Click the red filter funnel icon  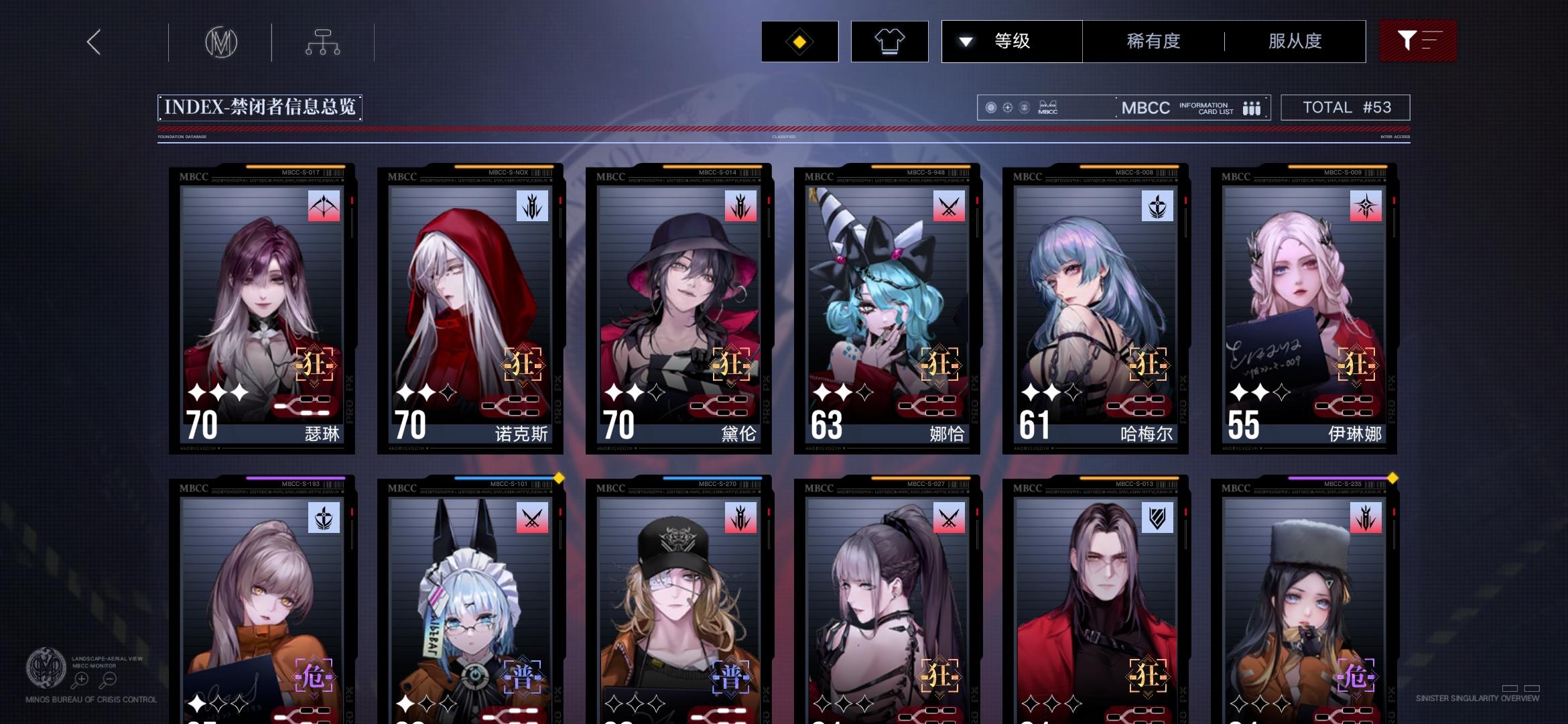coord(1418,41)
